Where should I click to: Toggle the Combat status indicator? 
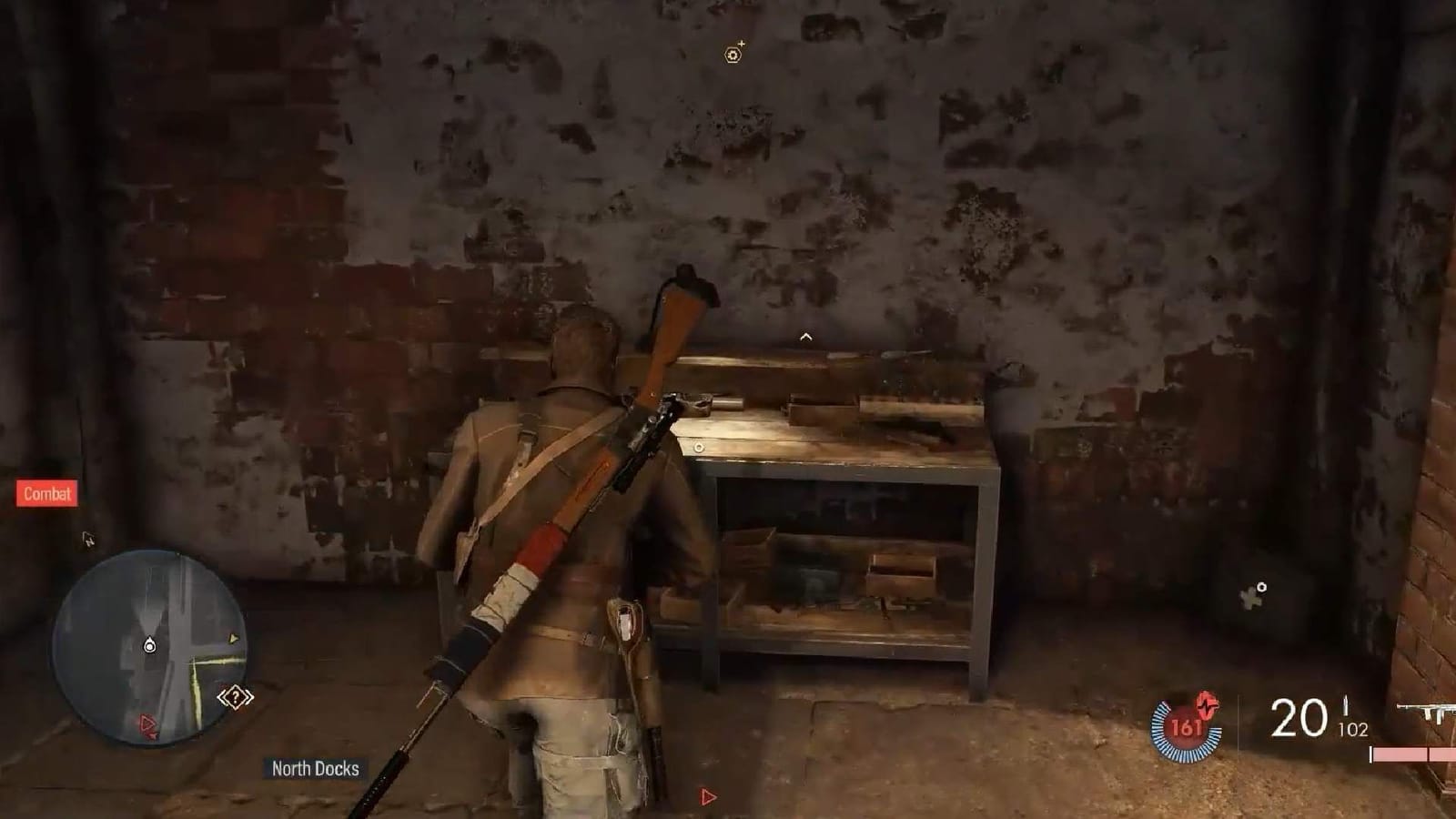[x=45, y=495]
